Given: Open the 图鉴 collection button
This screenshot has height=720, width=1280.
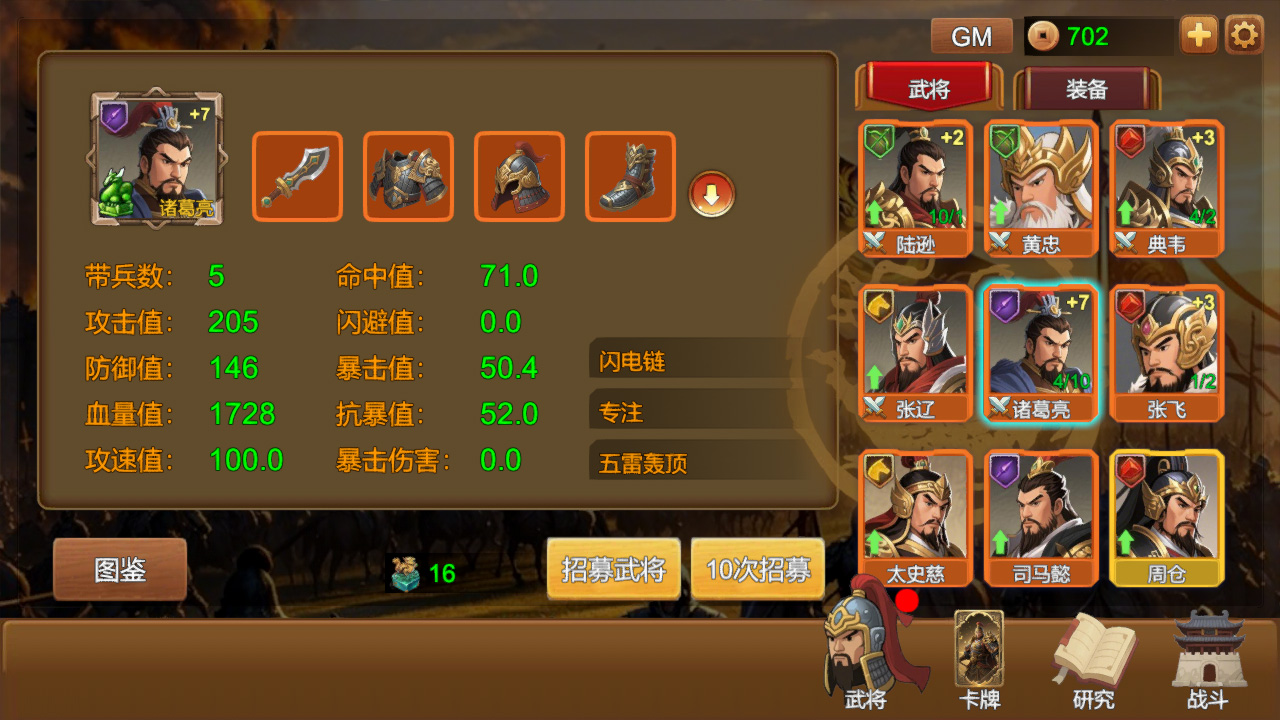Looking at the screenshot, I should [120, 568].
